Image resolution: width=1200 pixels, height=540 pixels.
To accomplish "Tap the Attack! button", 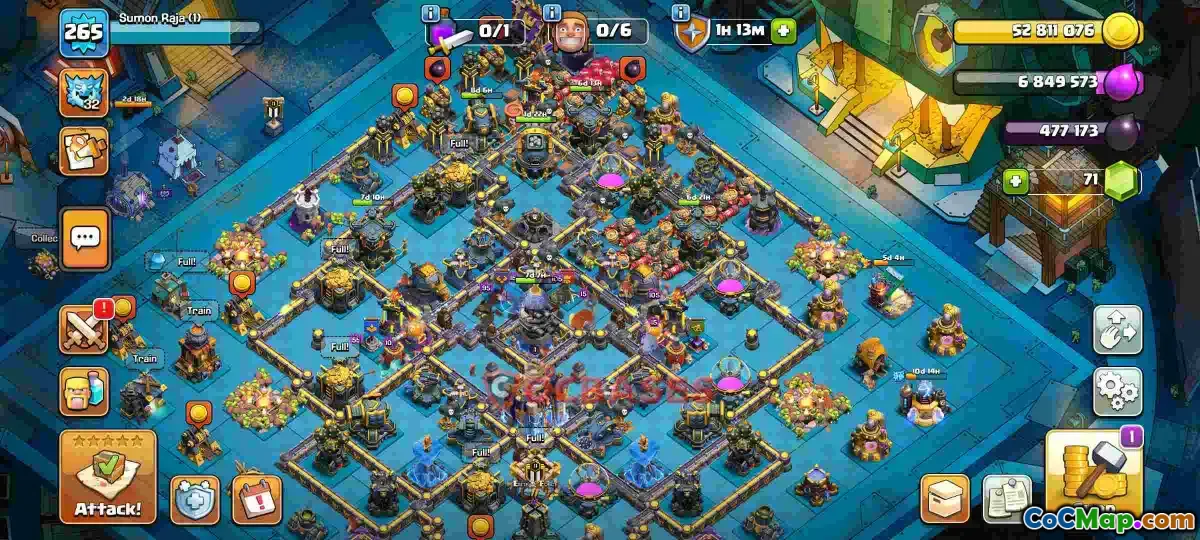I will [108, 477].
